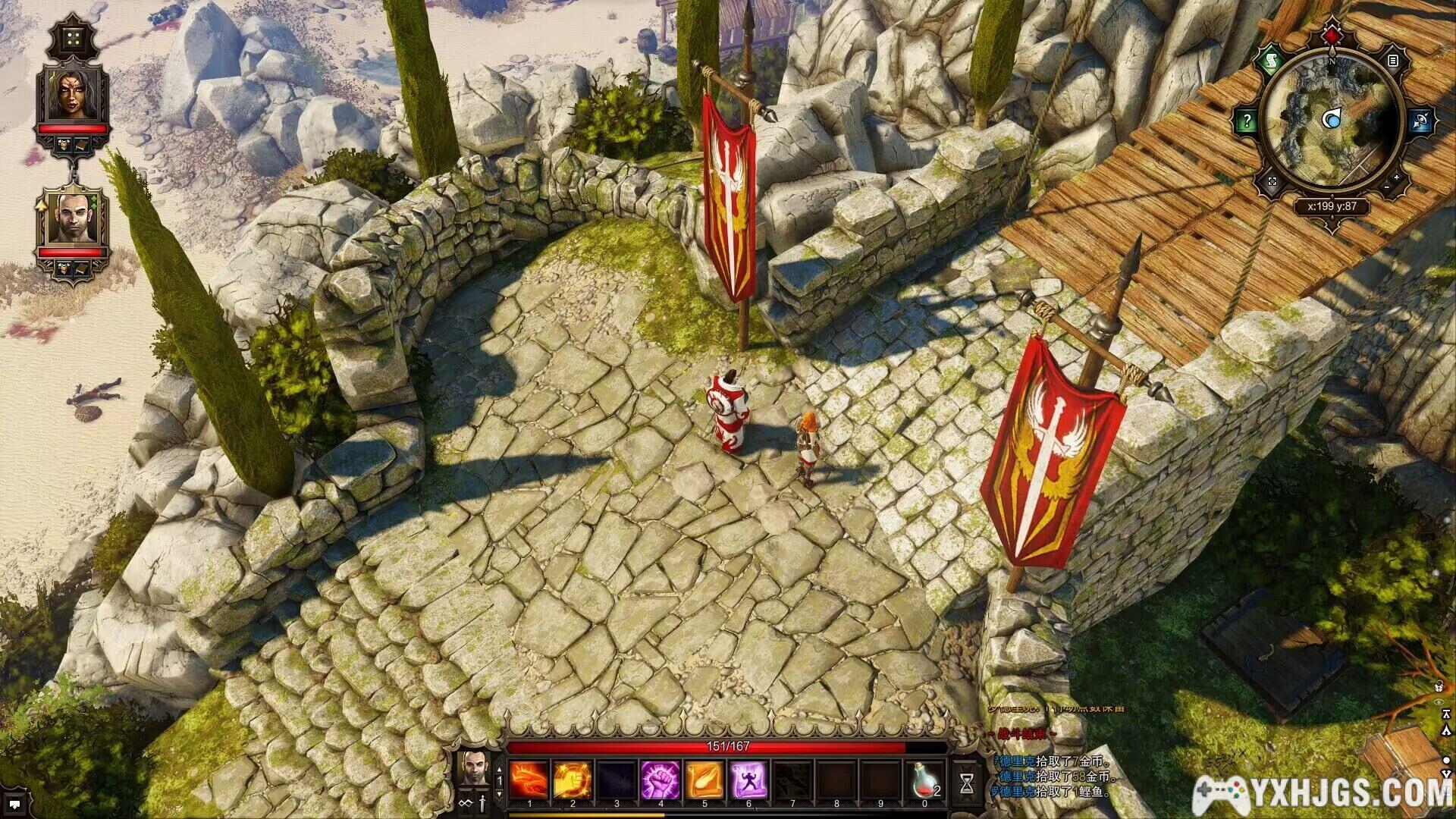Zoom in the minimap with plus
The height and width of the screenshot is (819, 1456).
[1397, 178]
